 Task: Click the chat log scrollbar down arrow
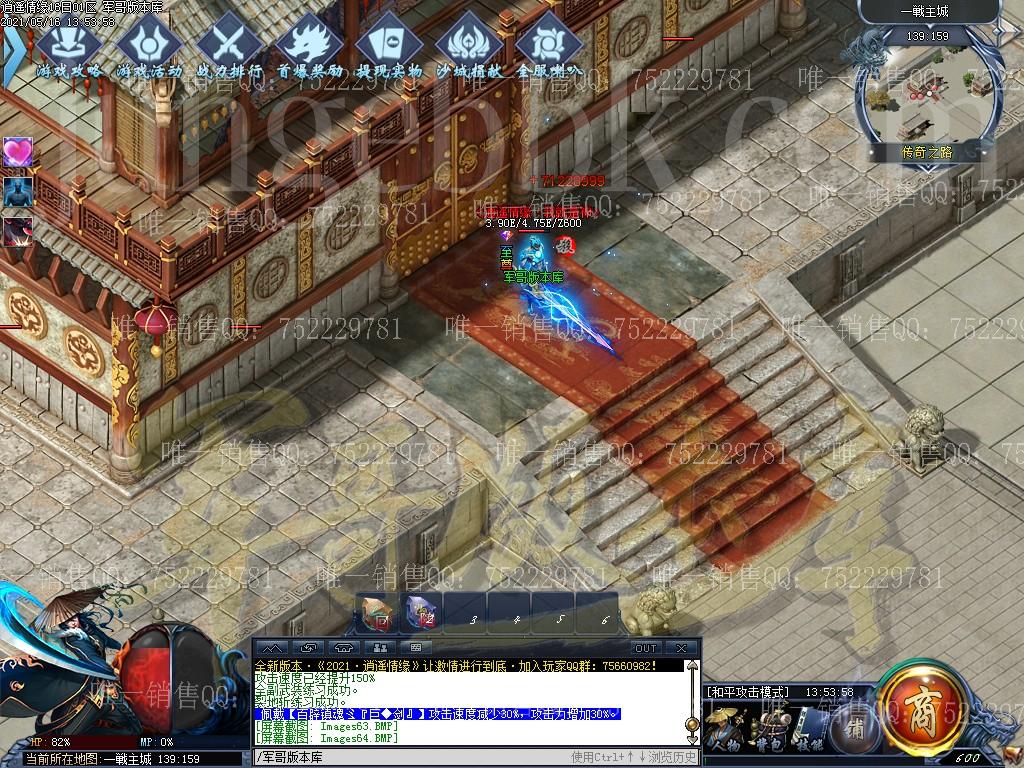pyautogui.click(x=691, y=740)
